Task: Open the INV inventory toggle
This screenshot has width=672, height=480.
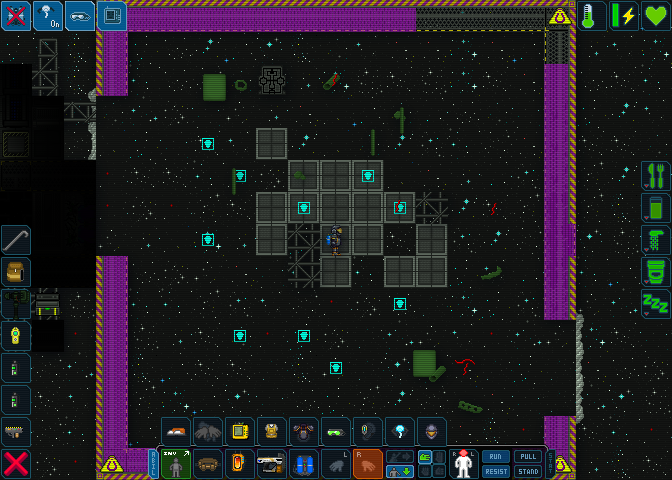Action: pyautogui.click(x=176, y=464)
